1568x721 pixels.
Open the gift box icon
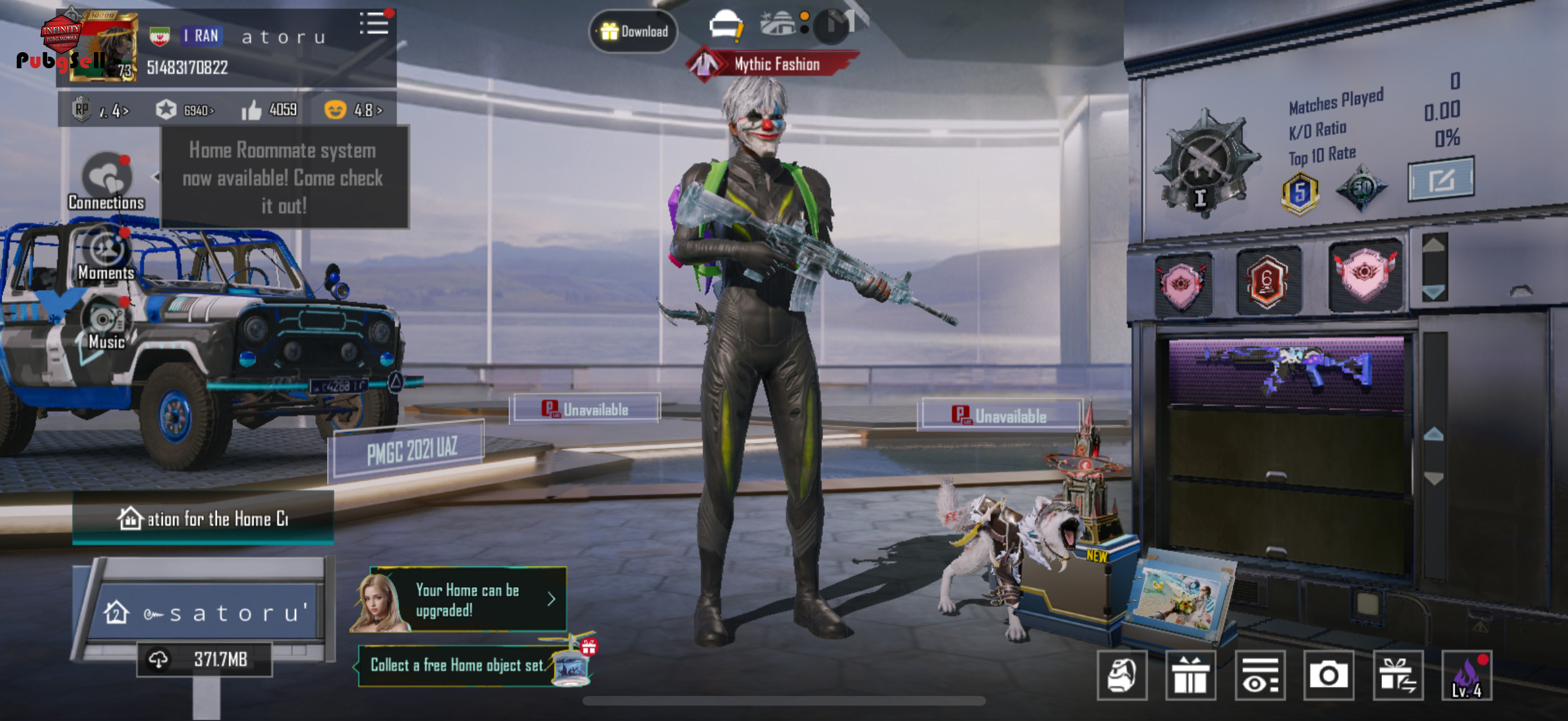[x=1190, y=675]
